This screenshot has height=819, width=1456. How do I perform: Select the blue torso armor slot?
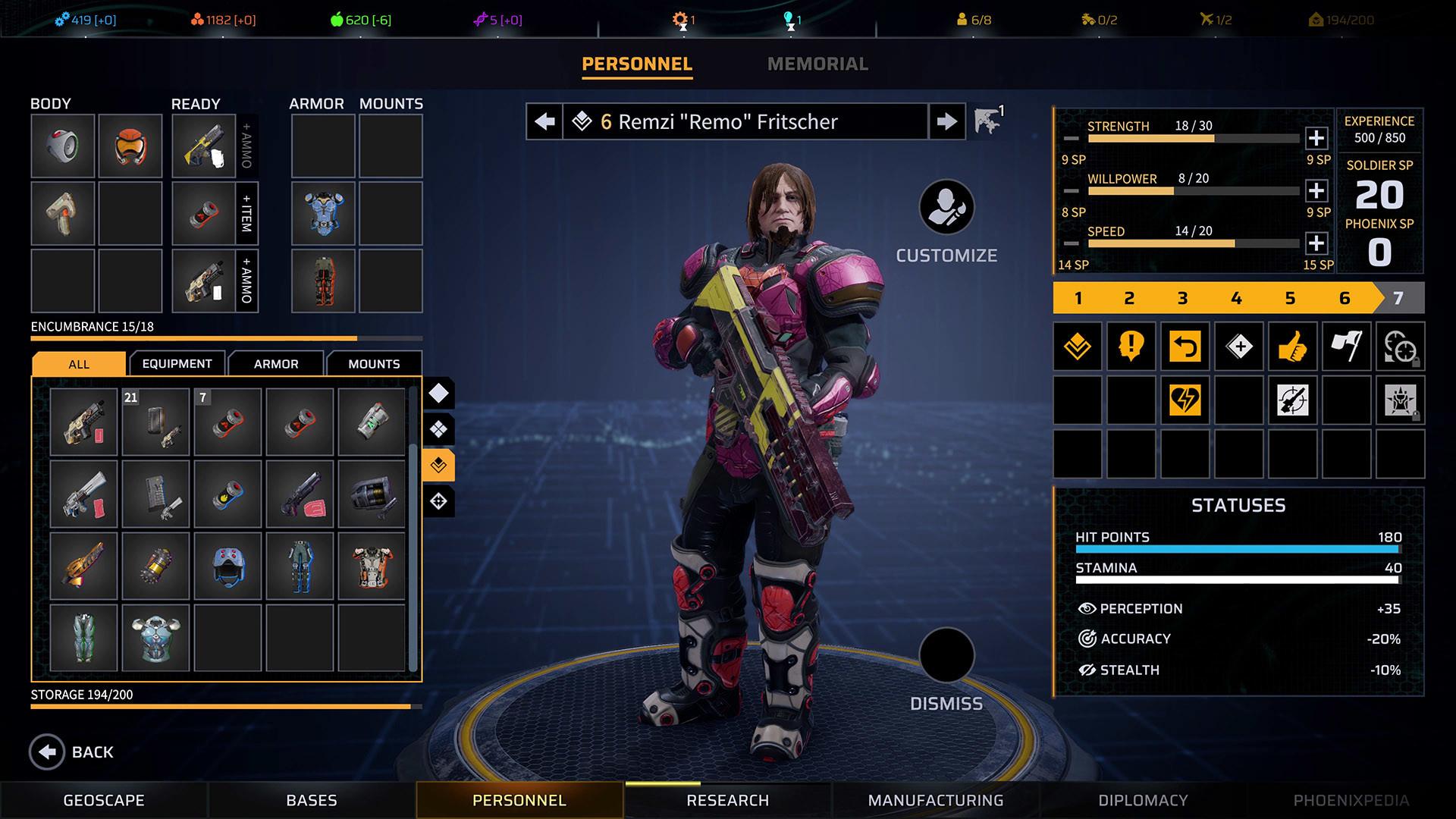[324, 213]
